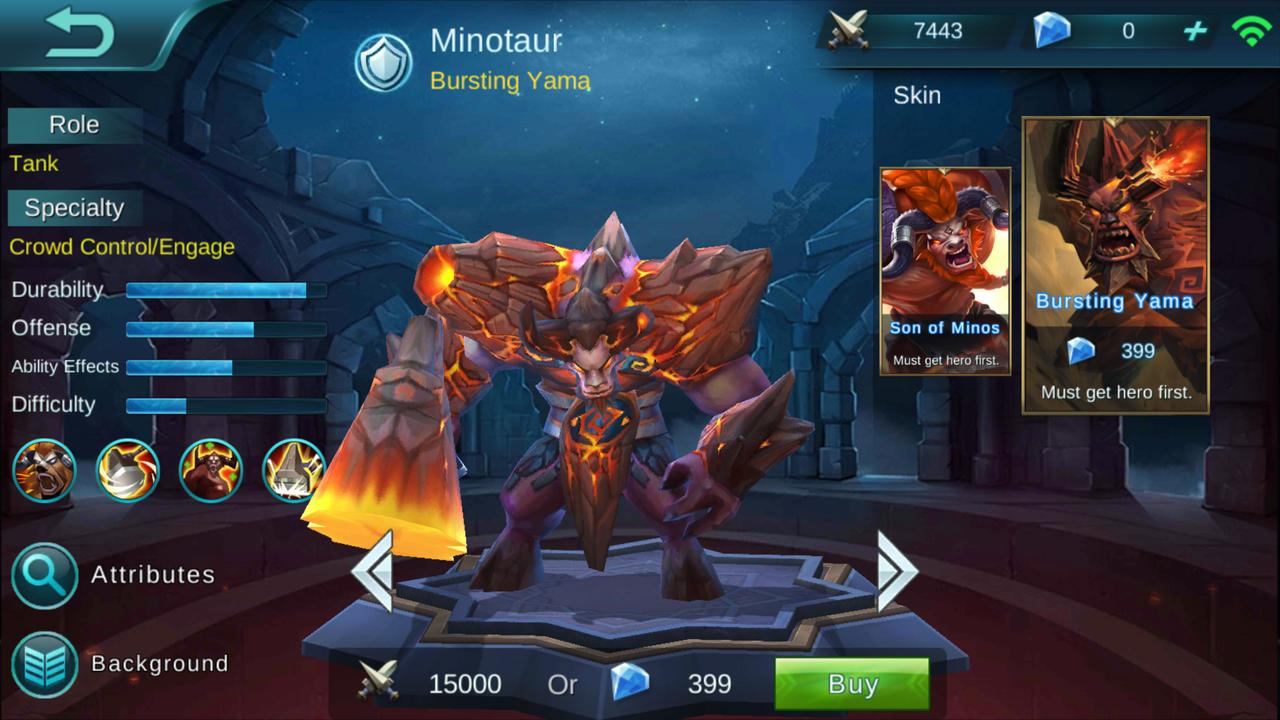Add diamonds with the plus button
The width and height of the screenshot is (1280, 720).
1195,31
